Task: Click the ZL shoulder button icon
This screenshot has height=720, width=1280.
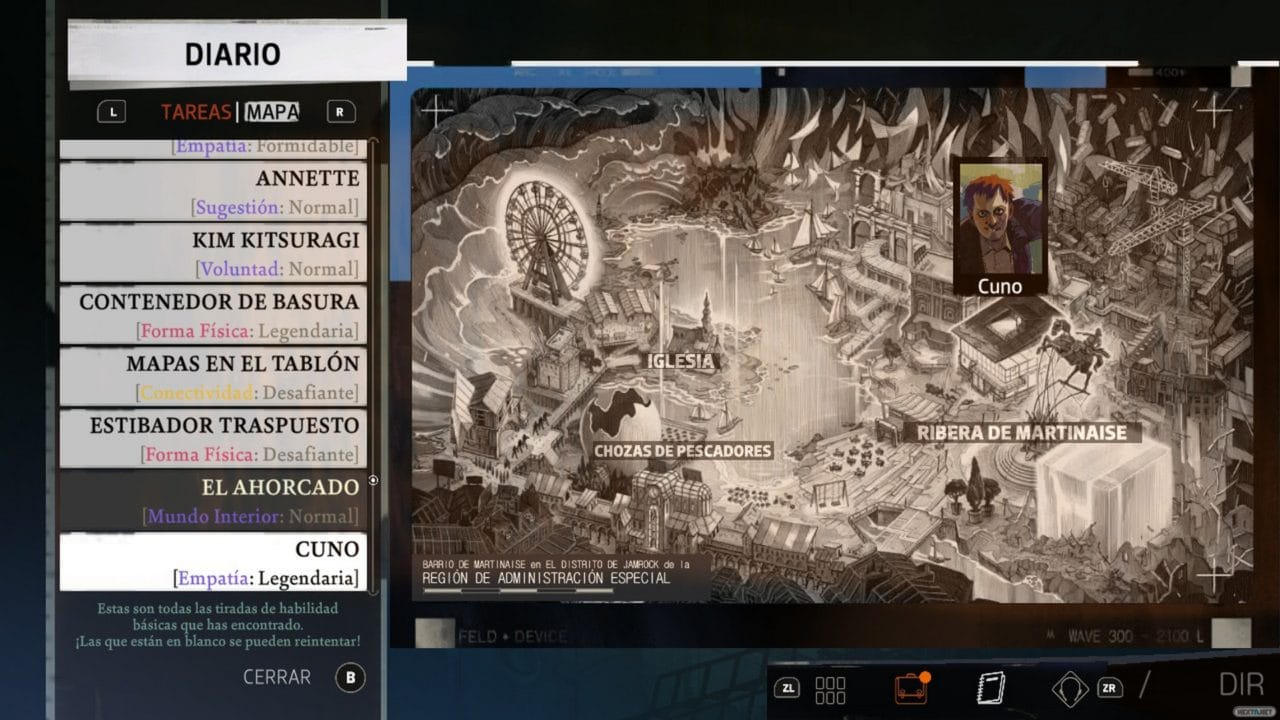Action: pyautogui.click(x=789, y=688)
